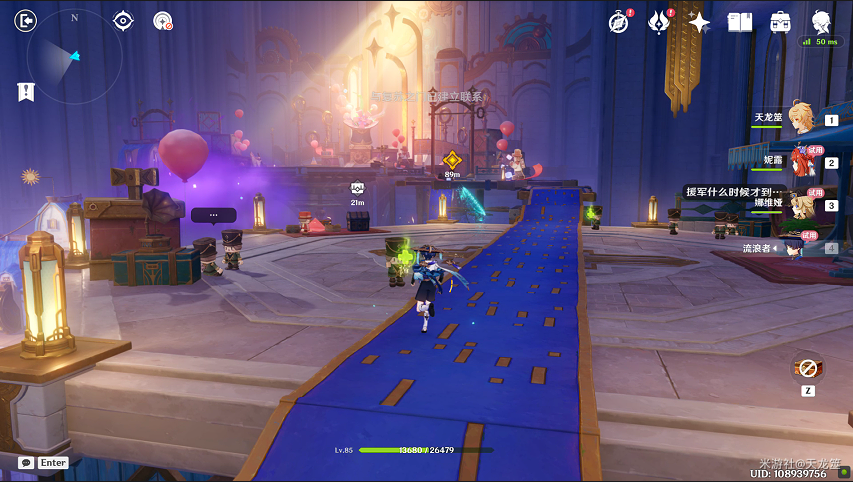The height and width of the screenshot is (482, 853).
Task: Open the battle pass winged icon
Action: click(658, 22)
